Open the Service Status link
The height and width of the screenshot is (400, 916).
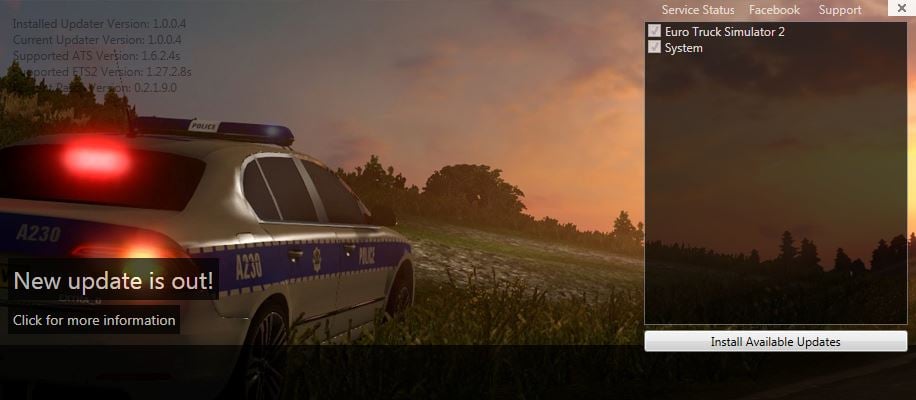[698, 10]
